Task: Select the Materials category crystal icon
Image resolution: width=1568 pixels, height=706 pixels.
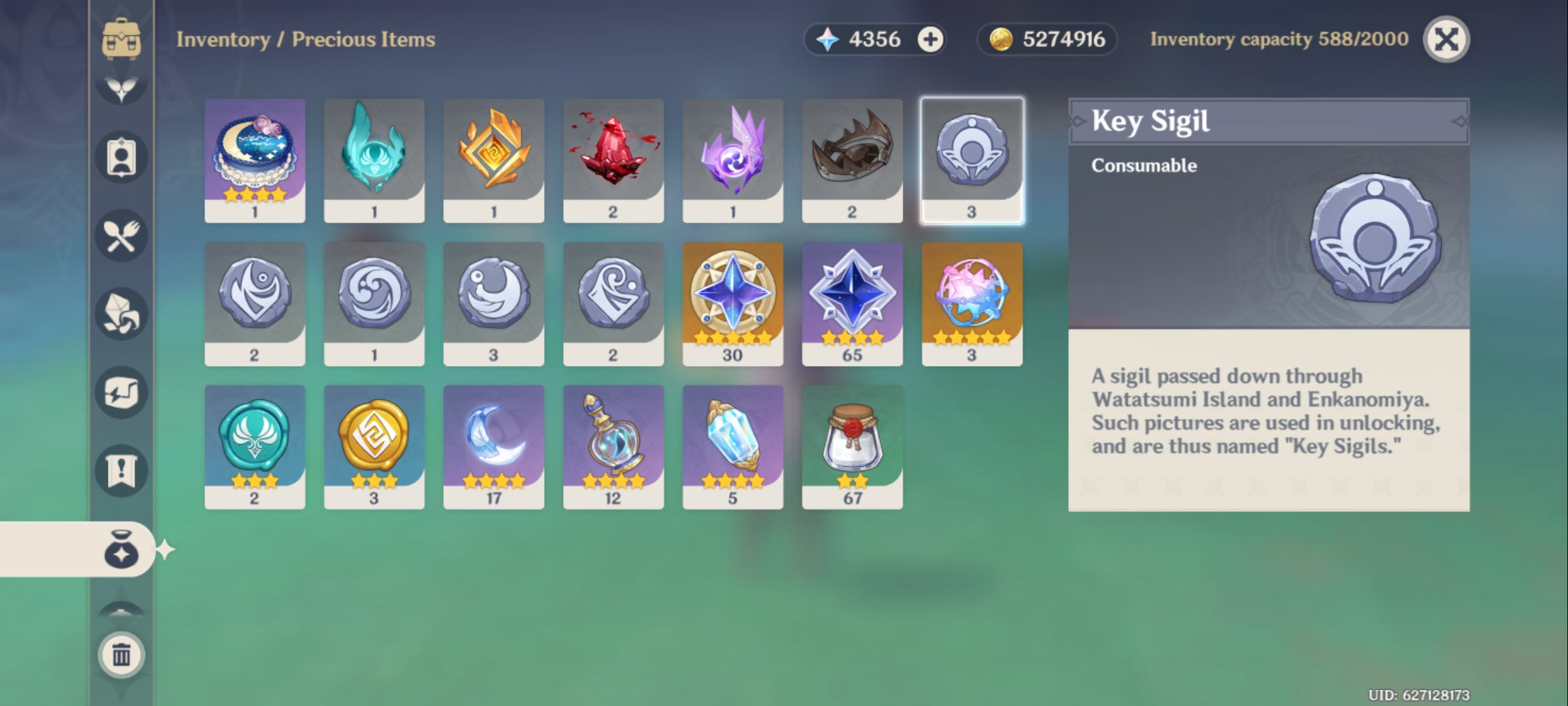Action: tap(121, 314)
